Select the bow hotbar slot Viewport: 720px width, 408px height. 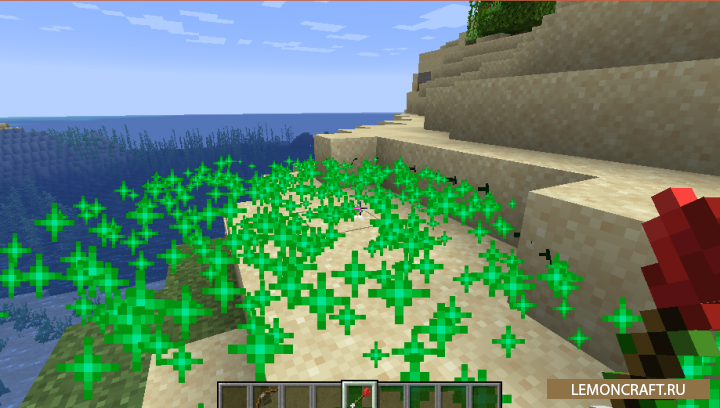[x=265, y=396]
